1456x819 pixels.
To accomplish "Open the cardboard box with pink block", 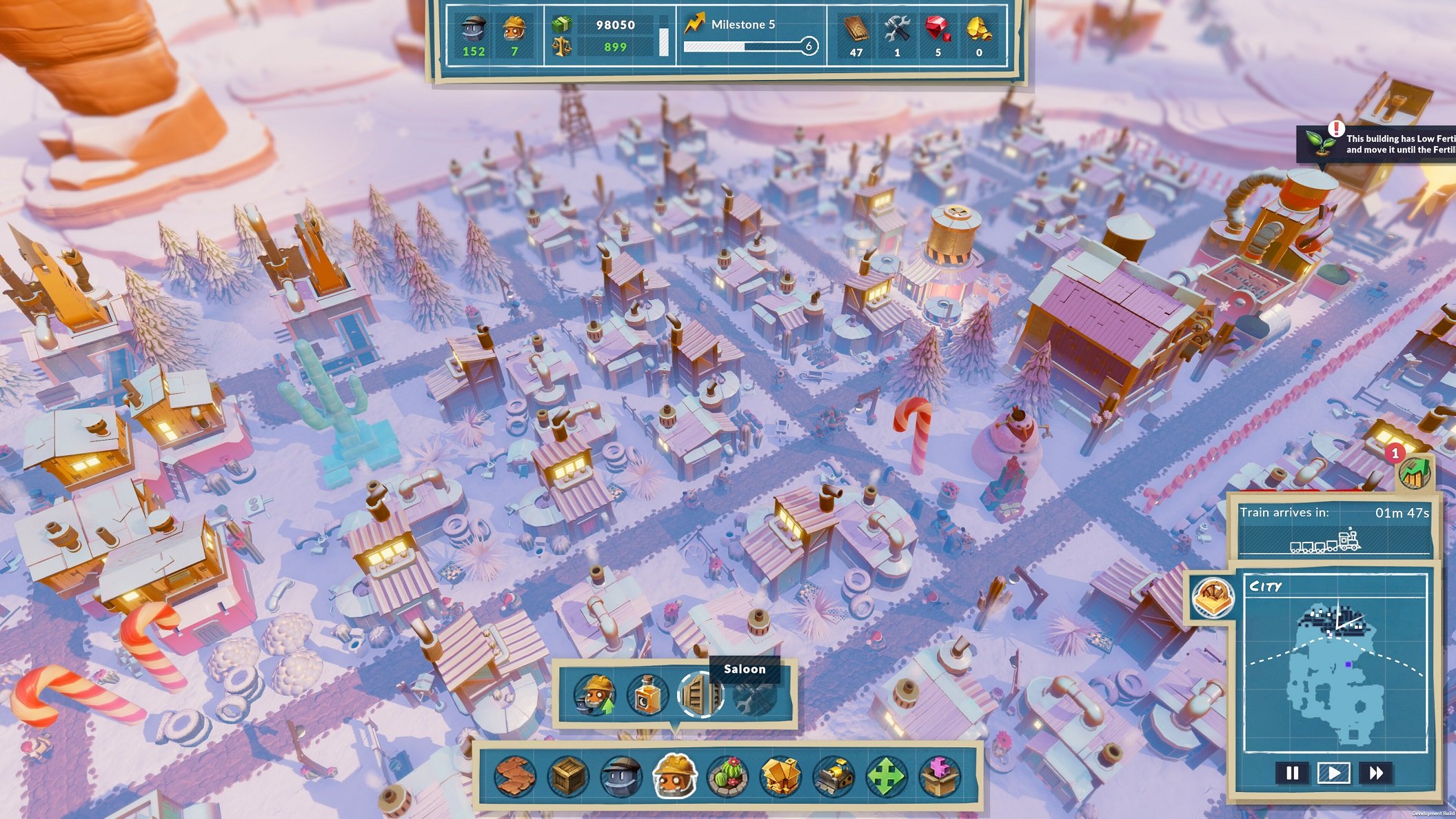I will pyautogui.click(x=940, y=776).
